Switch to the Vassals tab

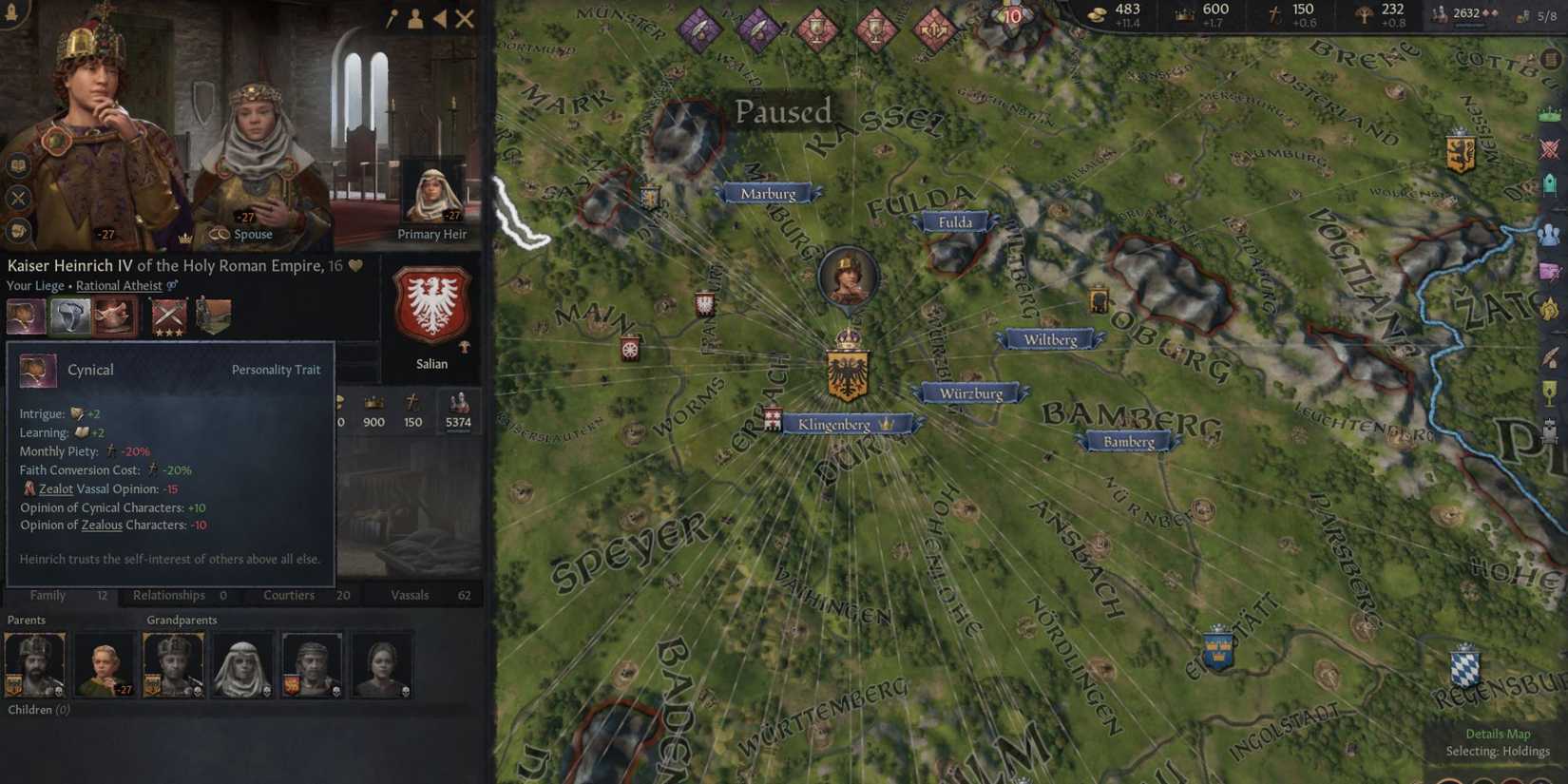(x=410, y=595)
